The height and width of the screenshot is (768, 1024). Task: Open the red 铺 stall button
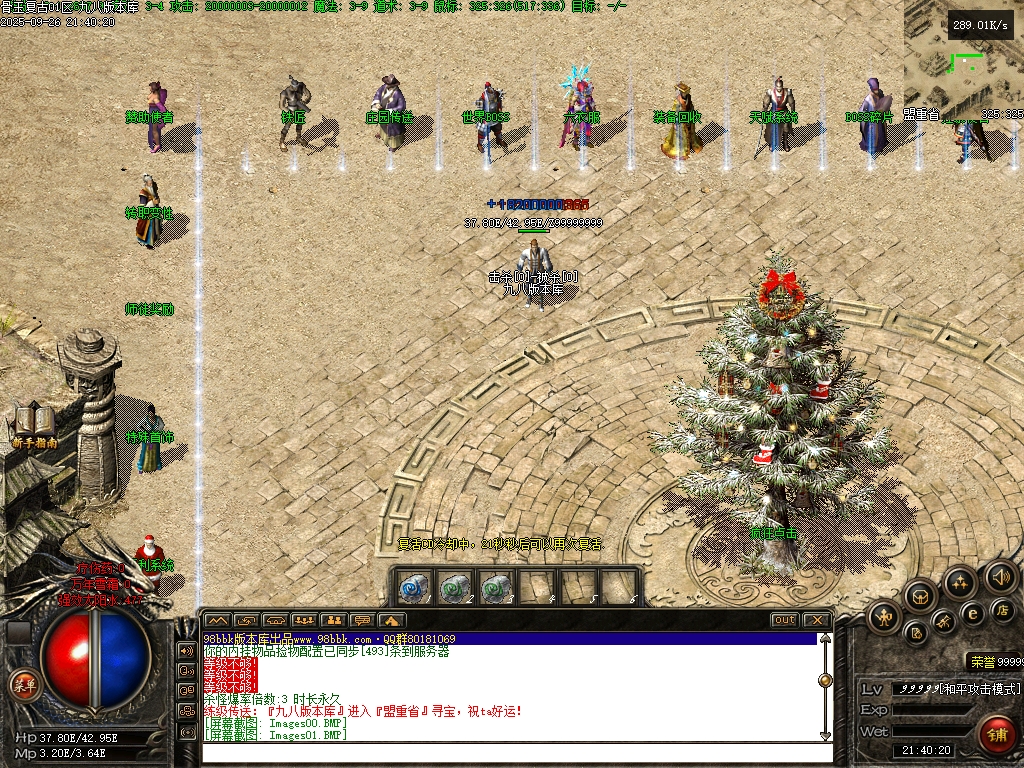995,733
